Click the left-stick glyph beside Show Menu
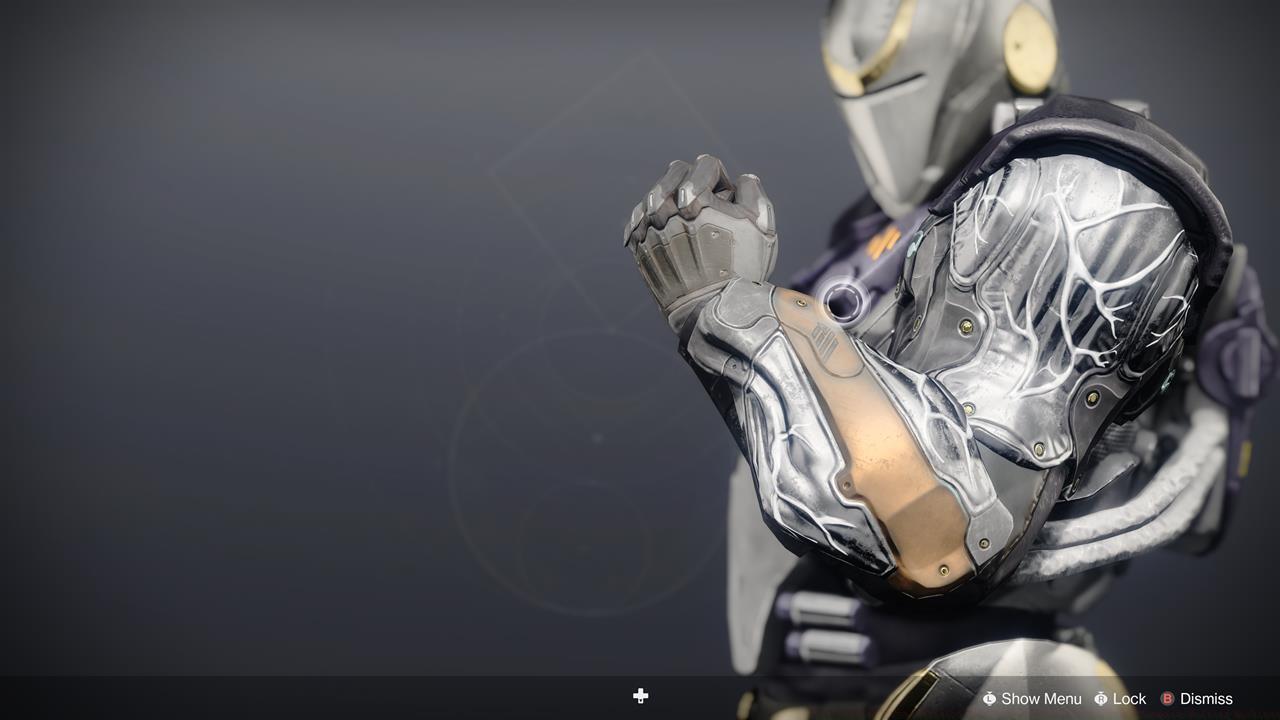1280x720 pixels. tap(989, 698)
